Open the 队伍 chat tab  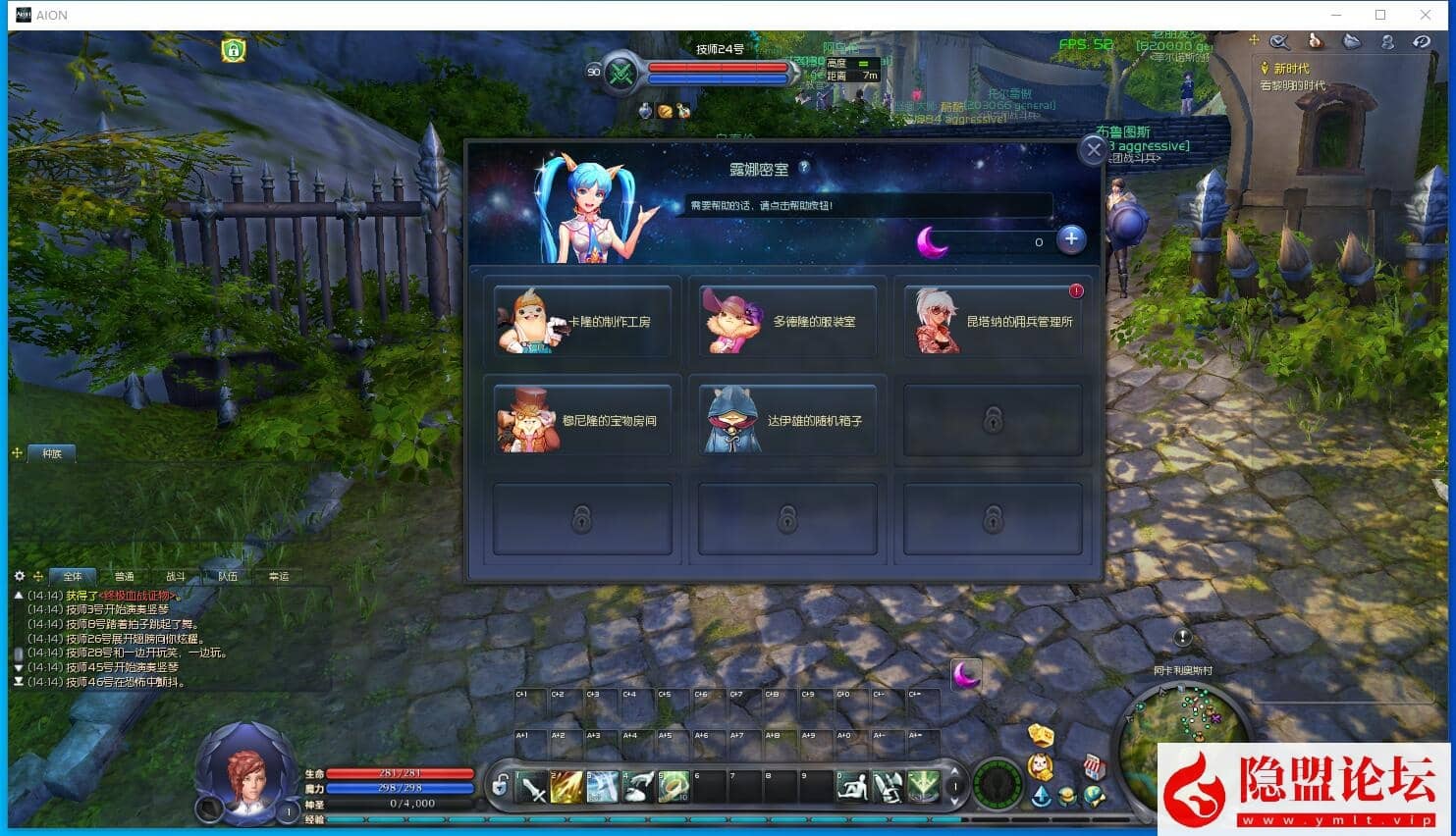[228, 577]
